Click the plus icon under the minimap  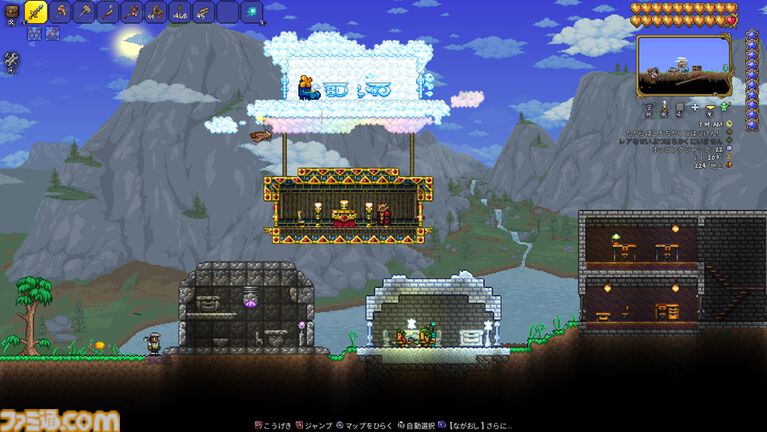tap(695, 105)
